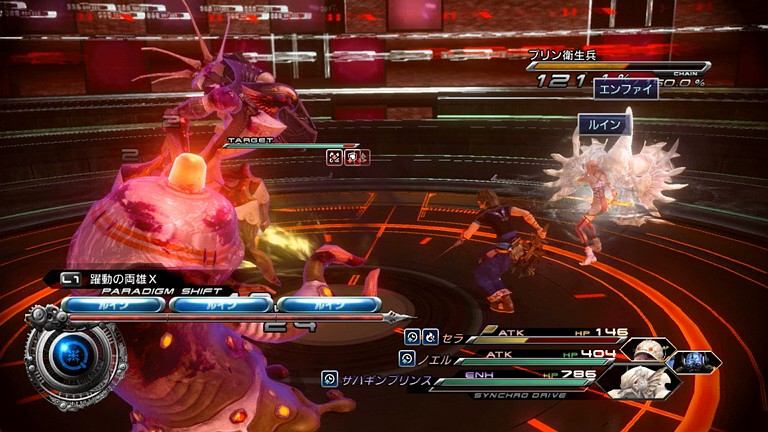The height and width of the screenshot is (432, 768).
Task: Click the エンファイ ability label
Action: coord(626,89)
